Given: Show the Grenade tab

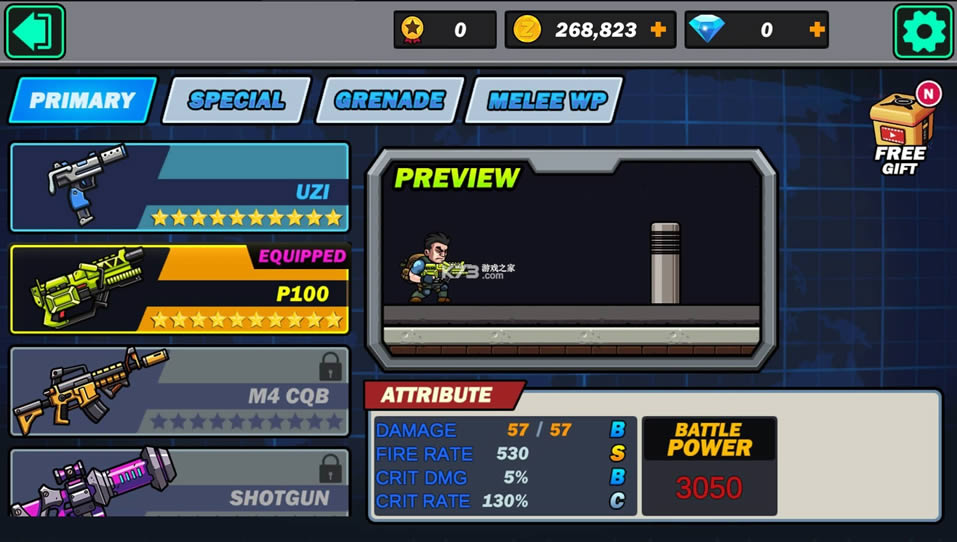Looking at the screenshot, I should [389, 100].
